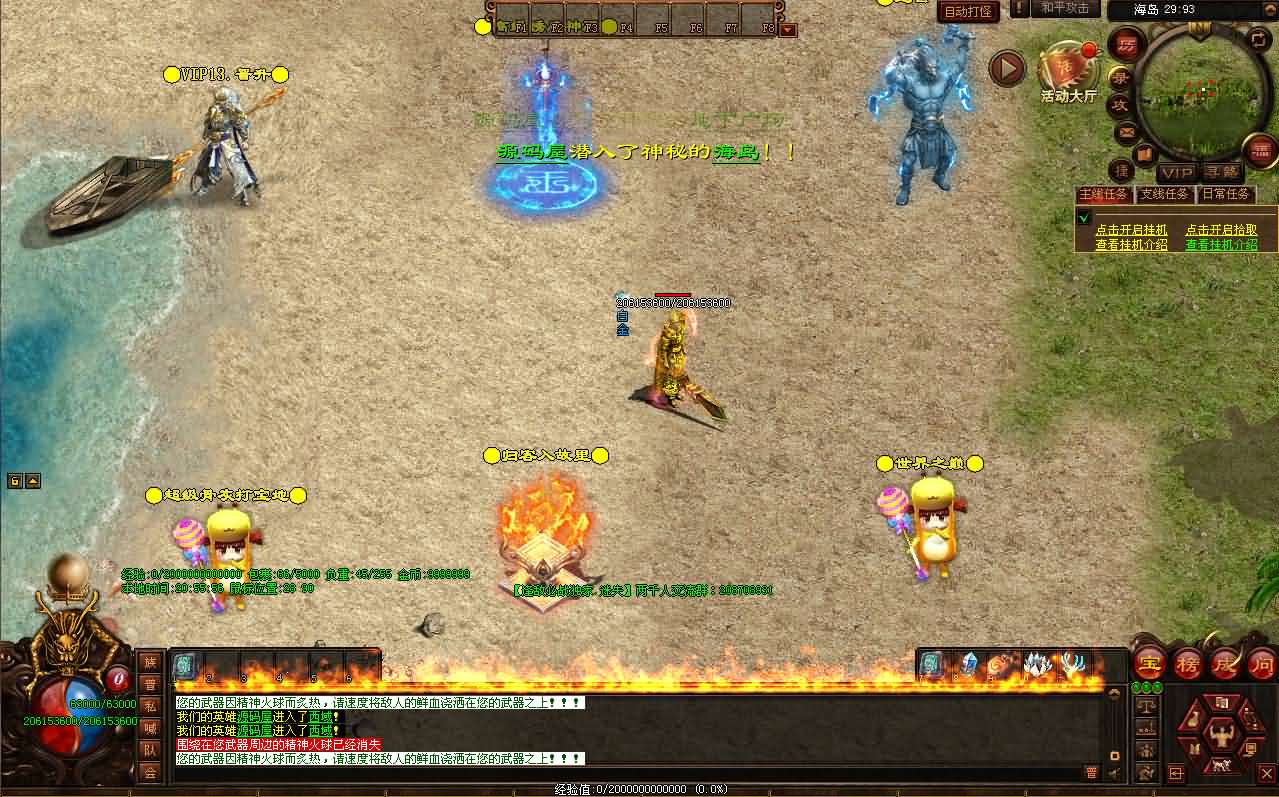
Task: Switch to the 支线任务 tab
Action: [x=1165, y=194]
